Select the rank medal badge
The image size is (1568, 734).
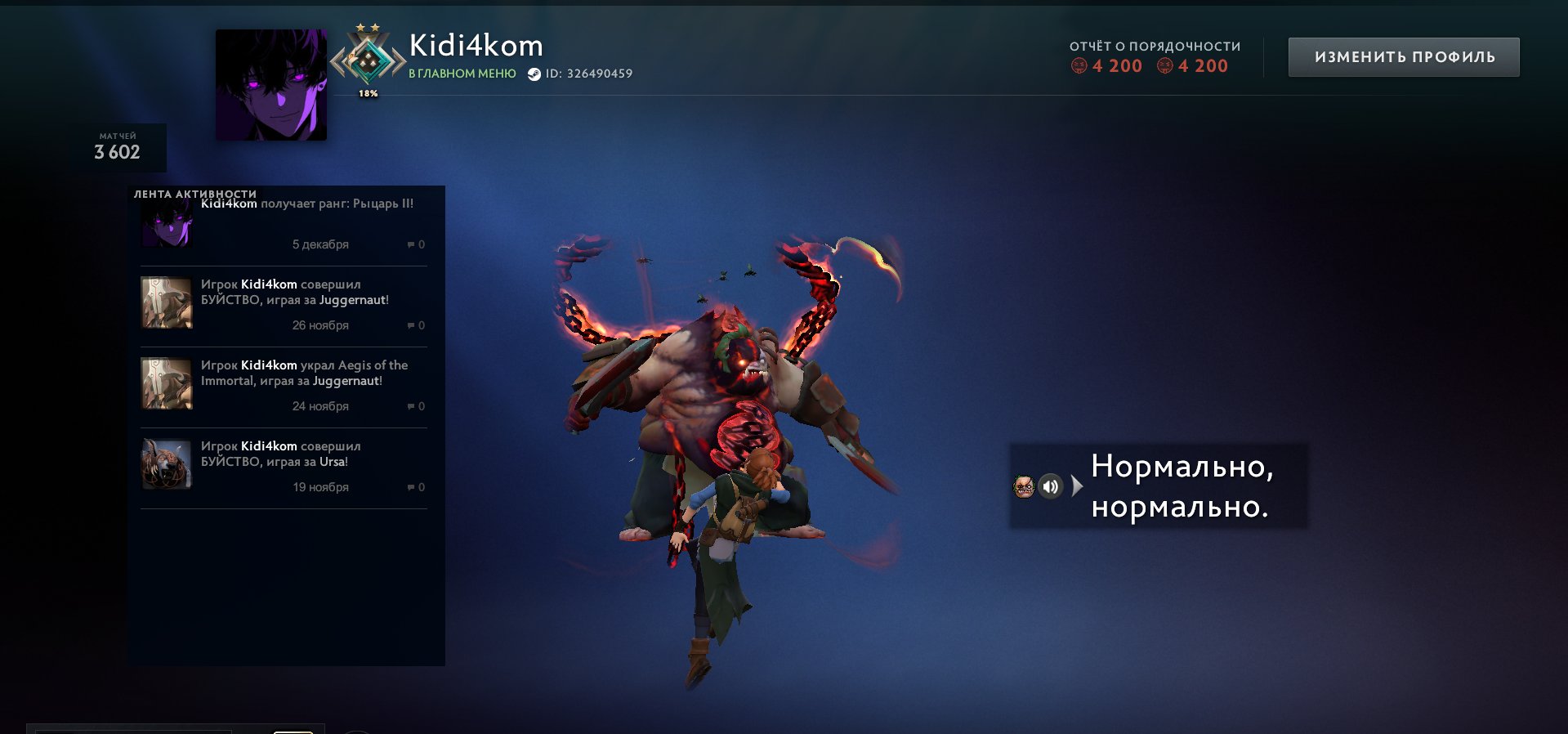368,60
